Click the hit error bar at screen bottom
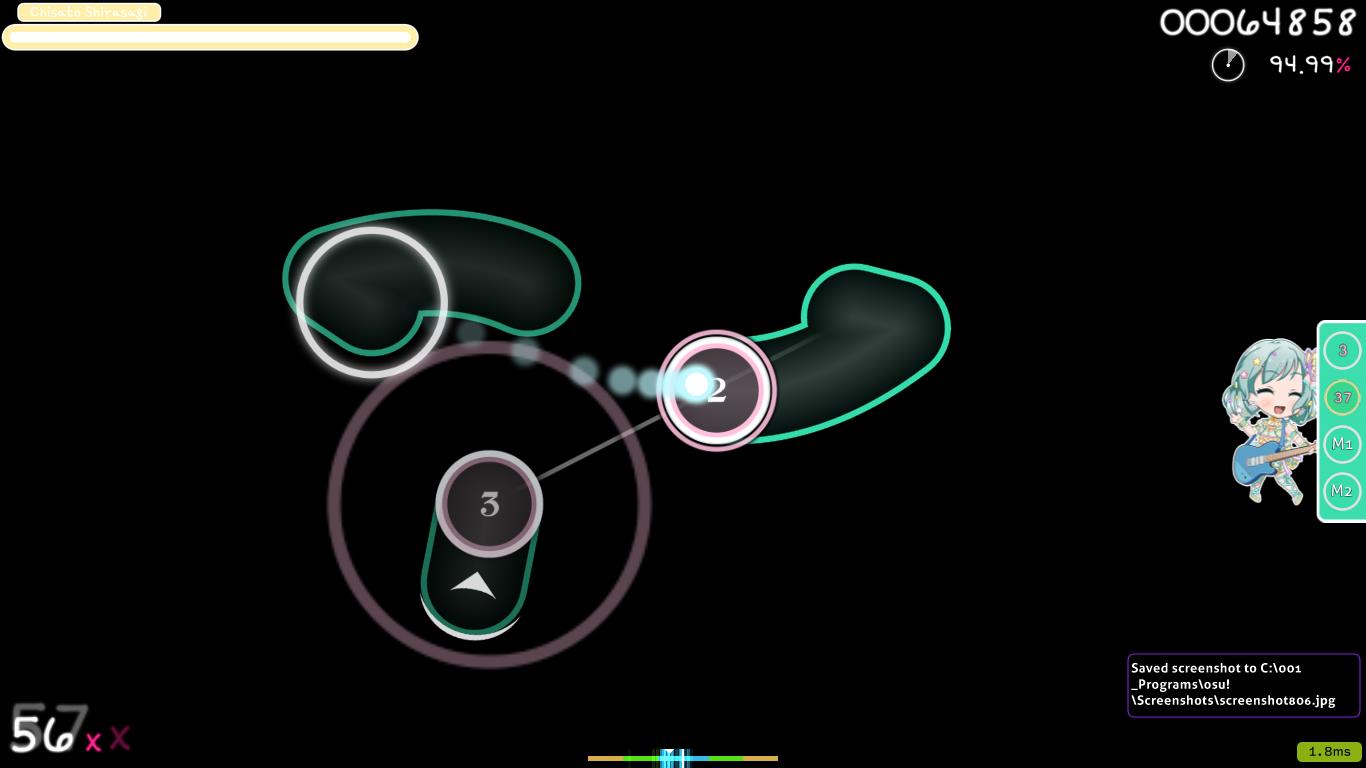This screenshot has width=1366, height=768. click(x=683, y=758)
